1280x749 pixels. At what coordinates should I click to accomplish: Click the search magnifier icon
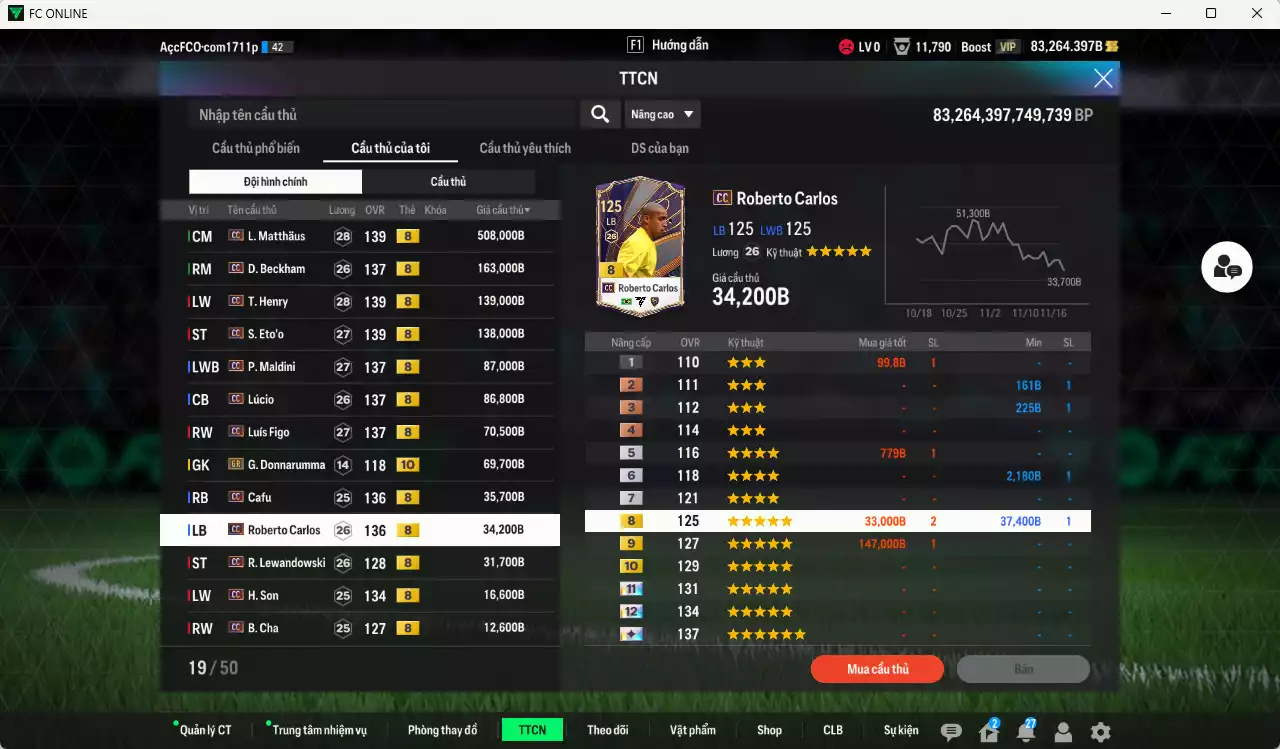600,114
